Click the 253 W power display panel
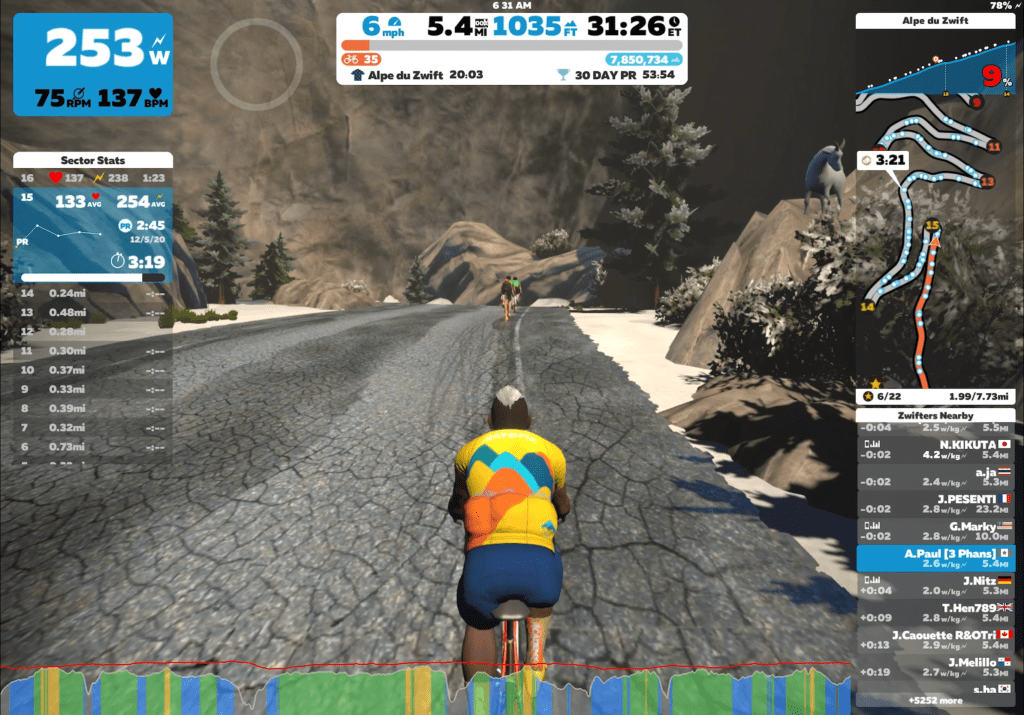Viewport: 1024px width, 715px height. [93, 64]
